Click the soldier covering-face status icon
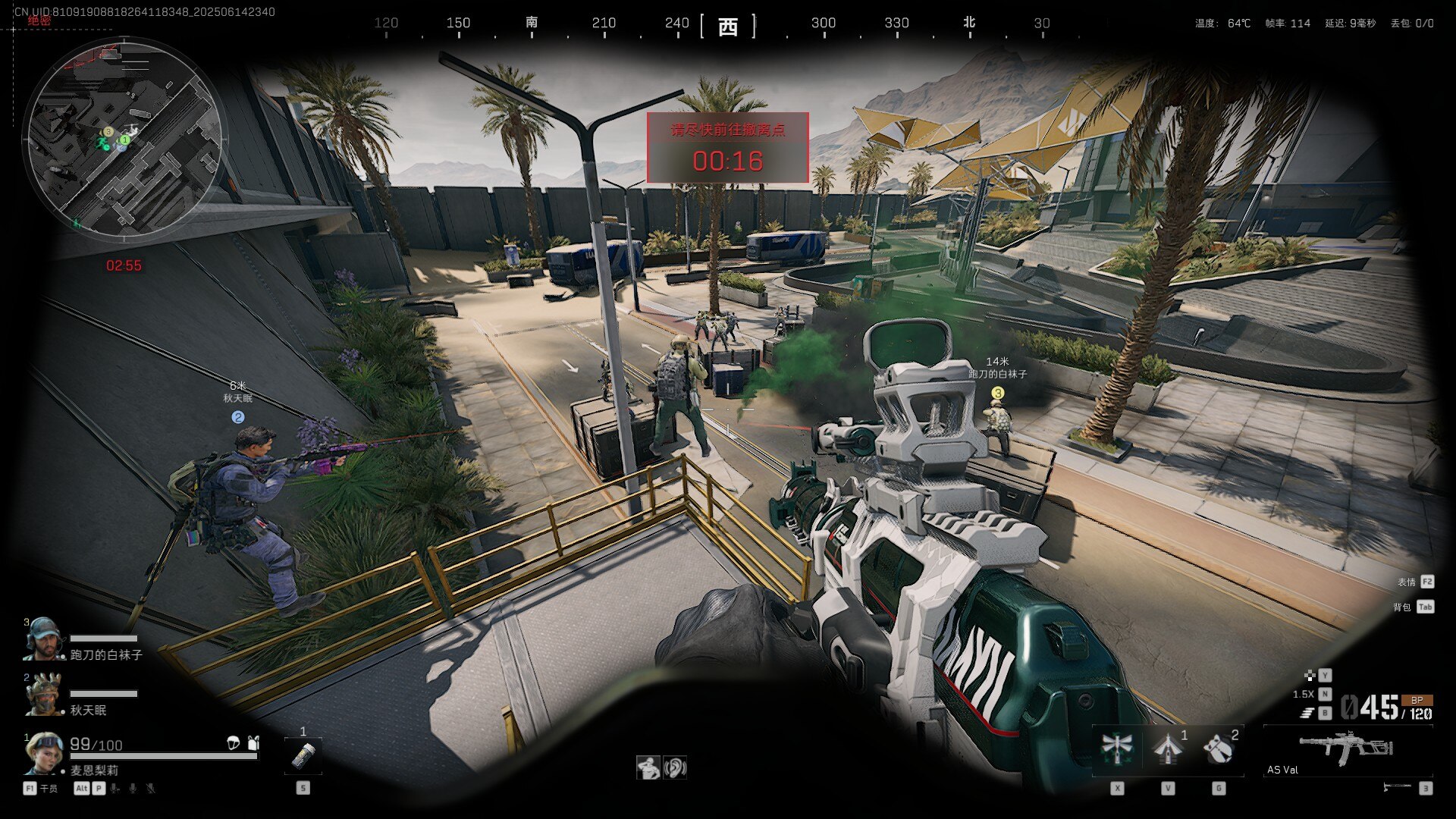1456x819 pixels. coord(648,768)
